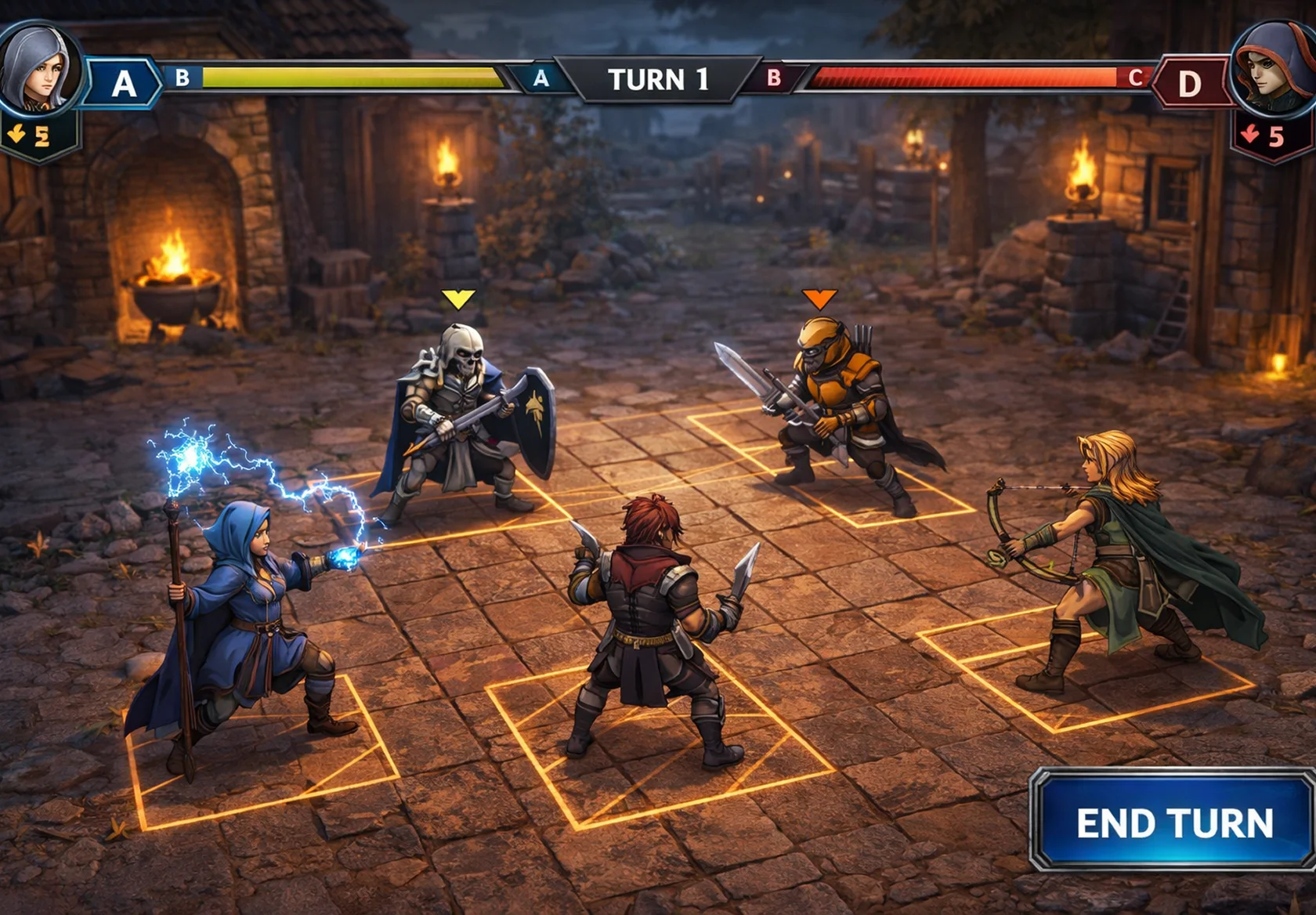Screen dimensions: 1316x915
Task: Click the red enemy health bar
Action: (x=963, y=78)
